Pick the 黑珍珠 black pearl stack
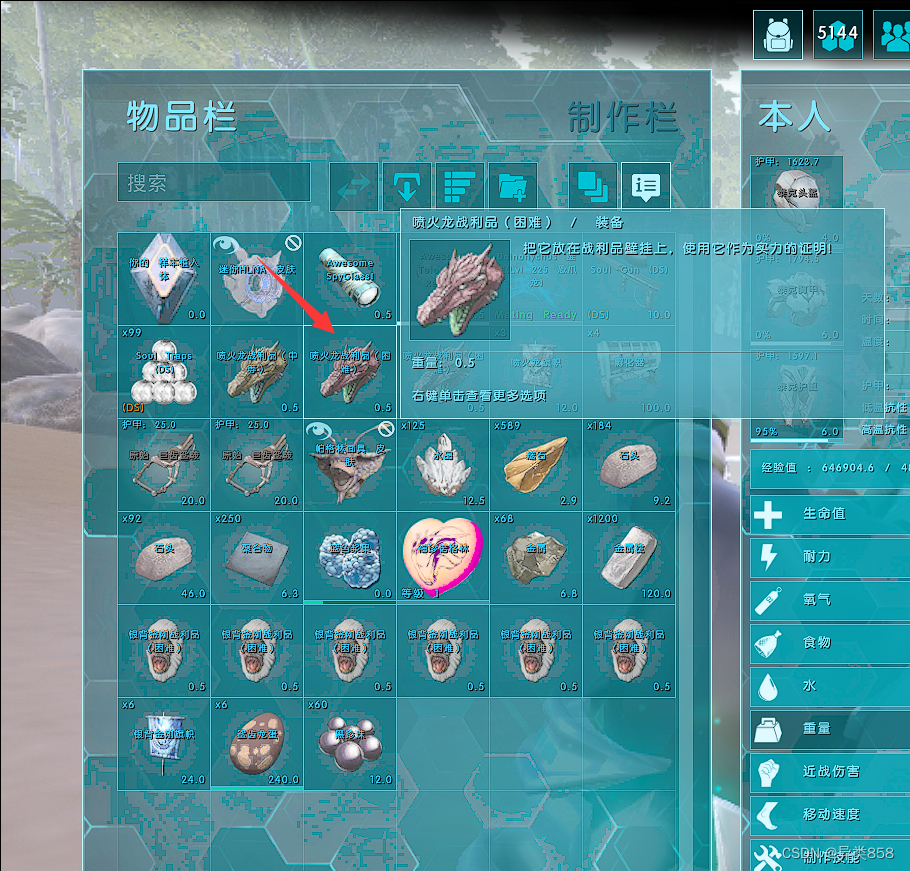 350,744
